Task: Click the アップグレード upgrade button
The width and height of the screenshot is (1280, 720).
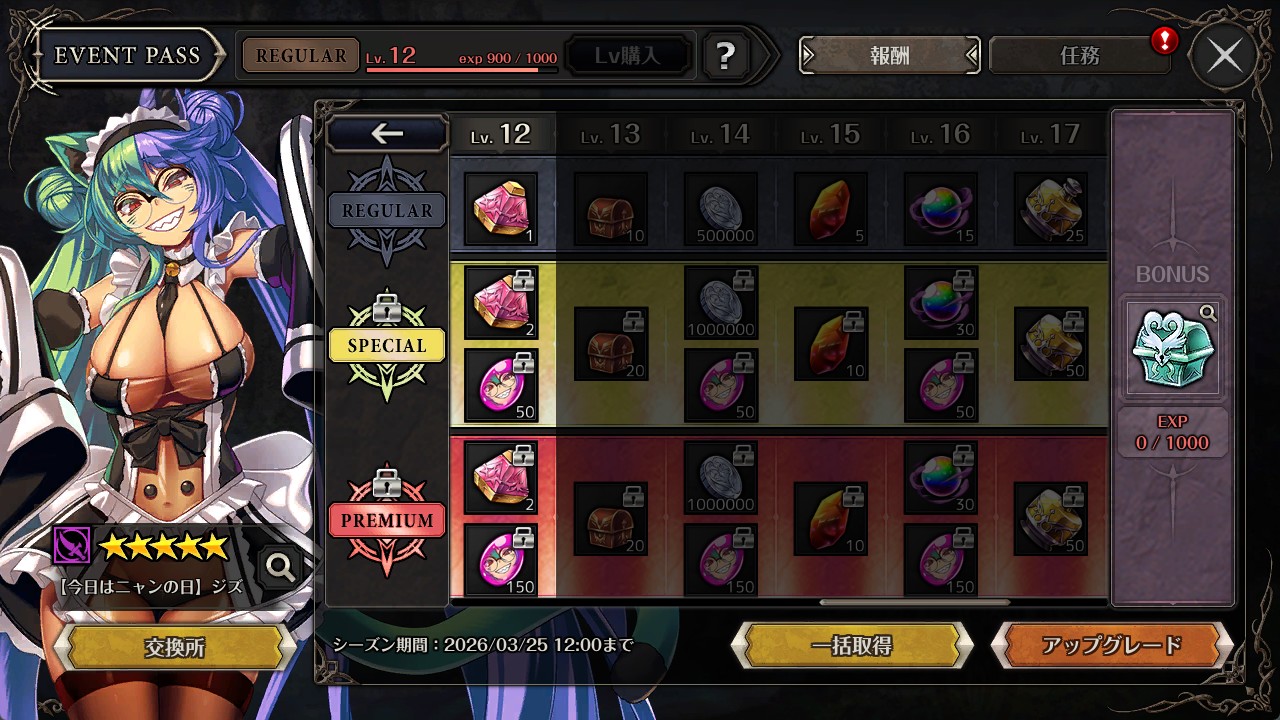Action: coord(1111,645)
